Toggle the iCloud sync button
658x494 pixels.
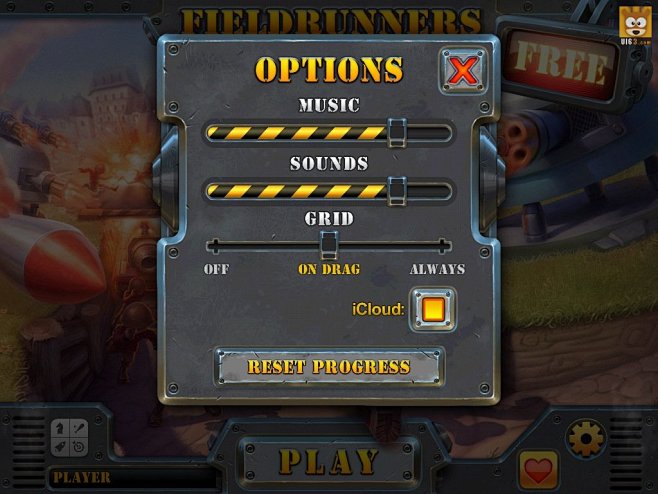[433, 310]
